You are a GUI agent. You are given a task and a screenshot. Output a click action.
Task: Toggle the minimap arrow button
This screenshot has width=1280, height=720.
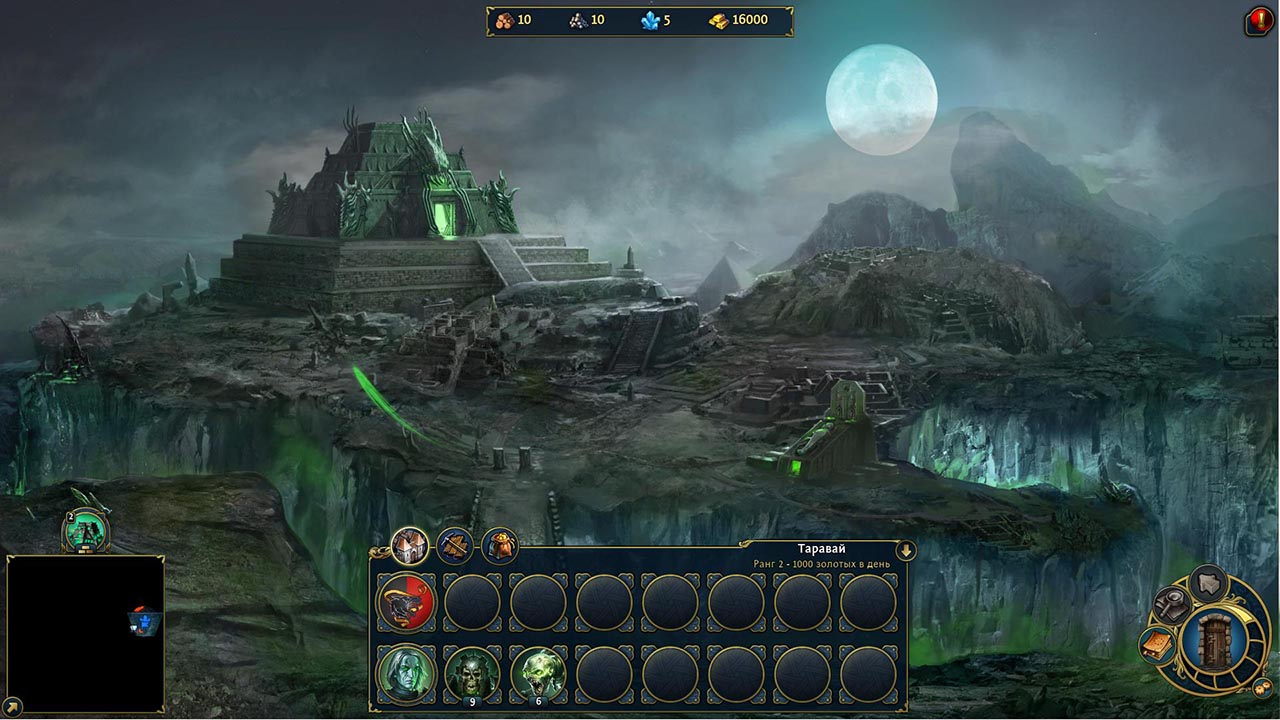10,707
